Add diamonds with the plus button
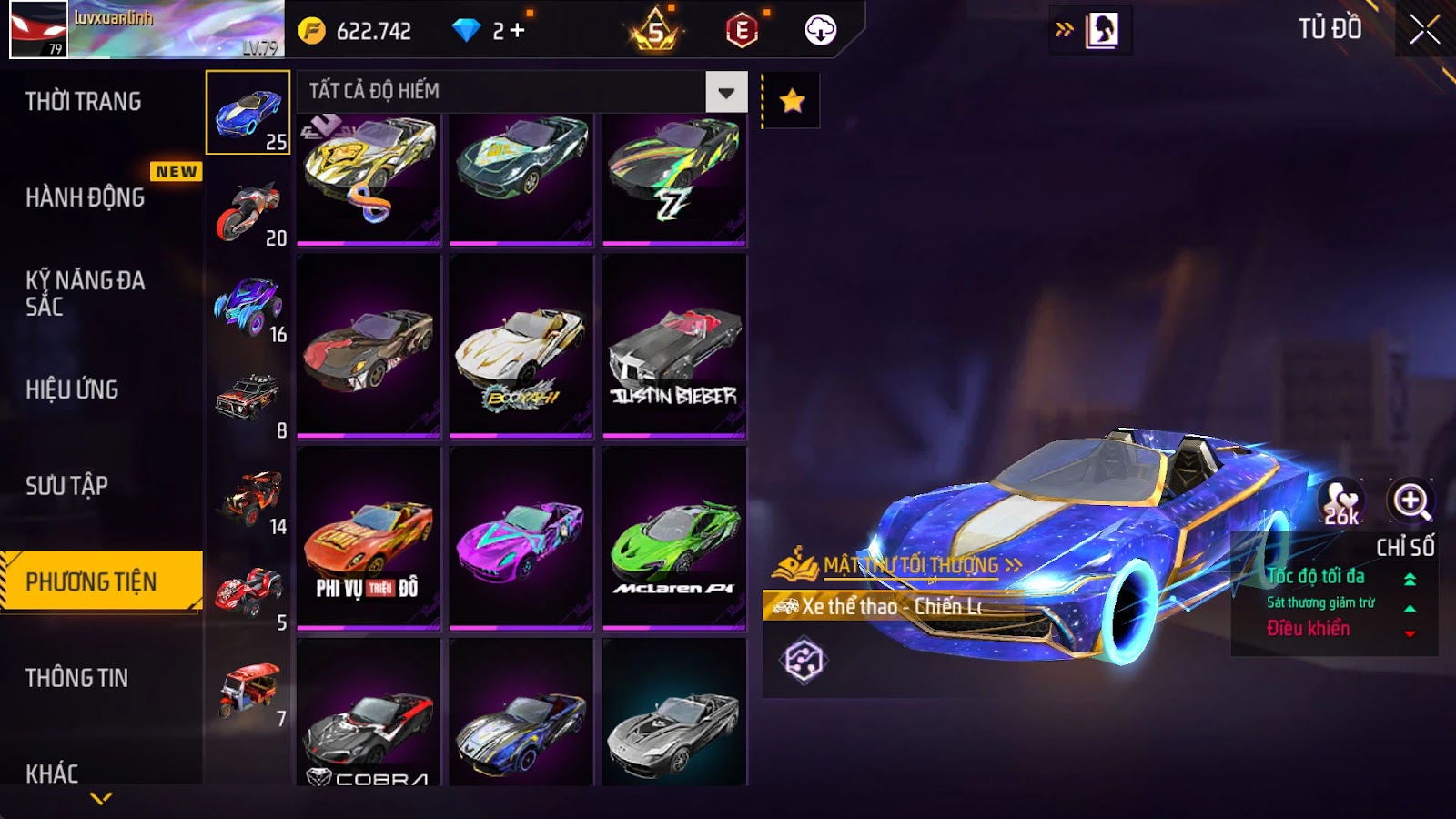The image size is (1456, 819). [x=518, y=31]
